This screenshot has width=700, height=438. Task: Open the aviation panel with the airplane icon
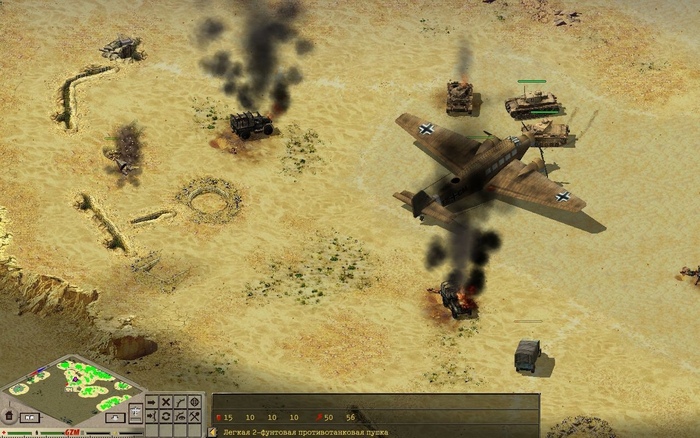coord(135,412)
